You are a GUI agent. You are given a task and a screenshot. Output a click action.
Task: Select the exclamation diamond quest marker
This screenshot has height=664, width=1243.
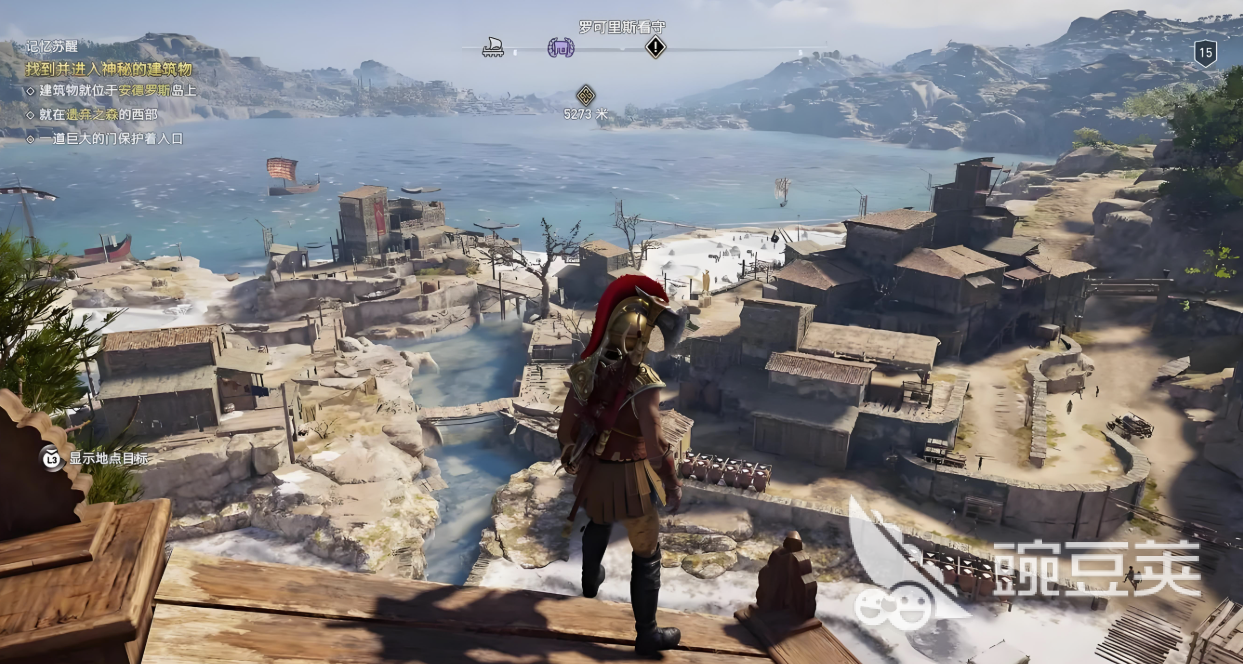[x=655, y=46]
